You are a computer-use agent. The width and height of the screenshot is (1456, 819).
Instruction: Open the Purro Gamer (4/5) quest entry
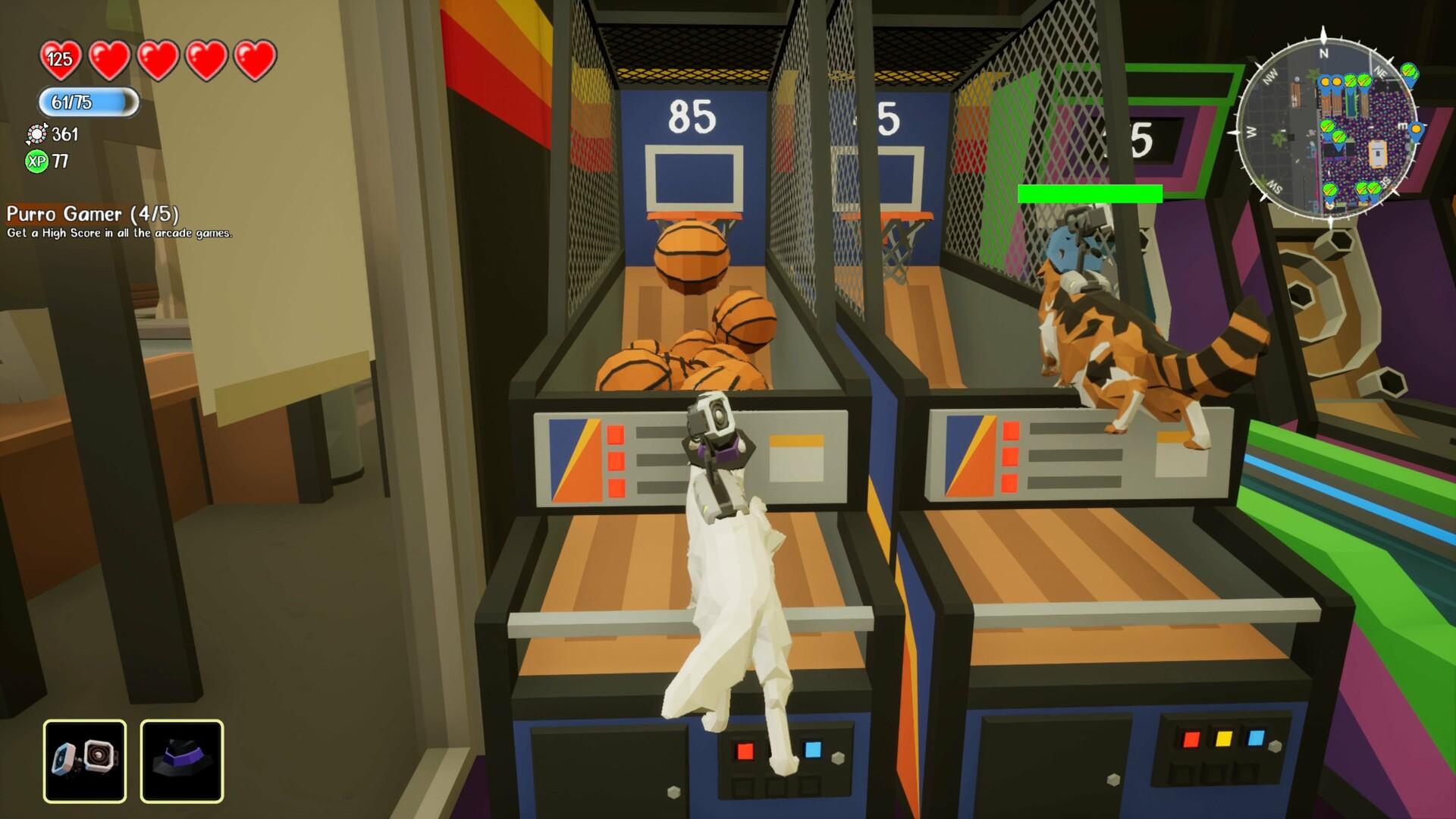pyautogui.click(x=93, y=215)
